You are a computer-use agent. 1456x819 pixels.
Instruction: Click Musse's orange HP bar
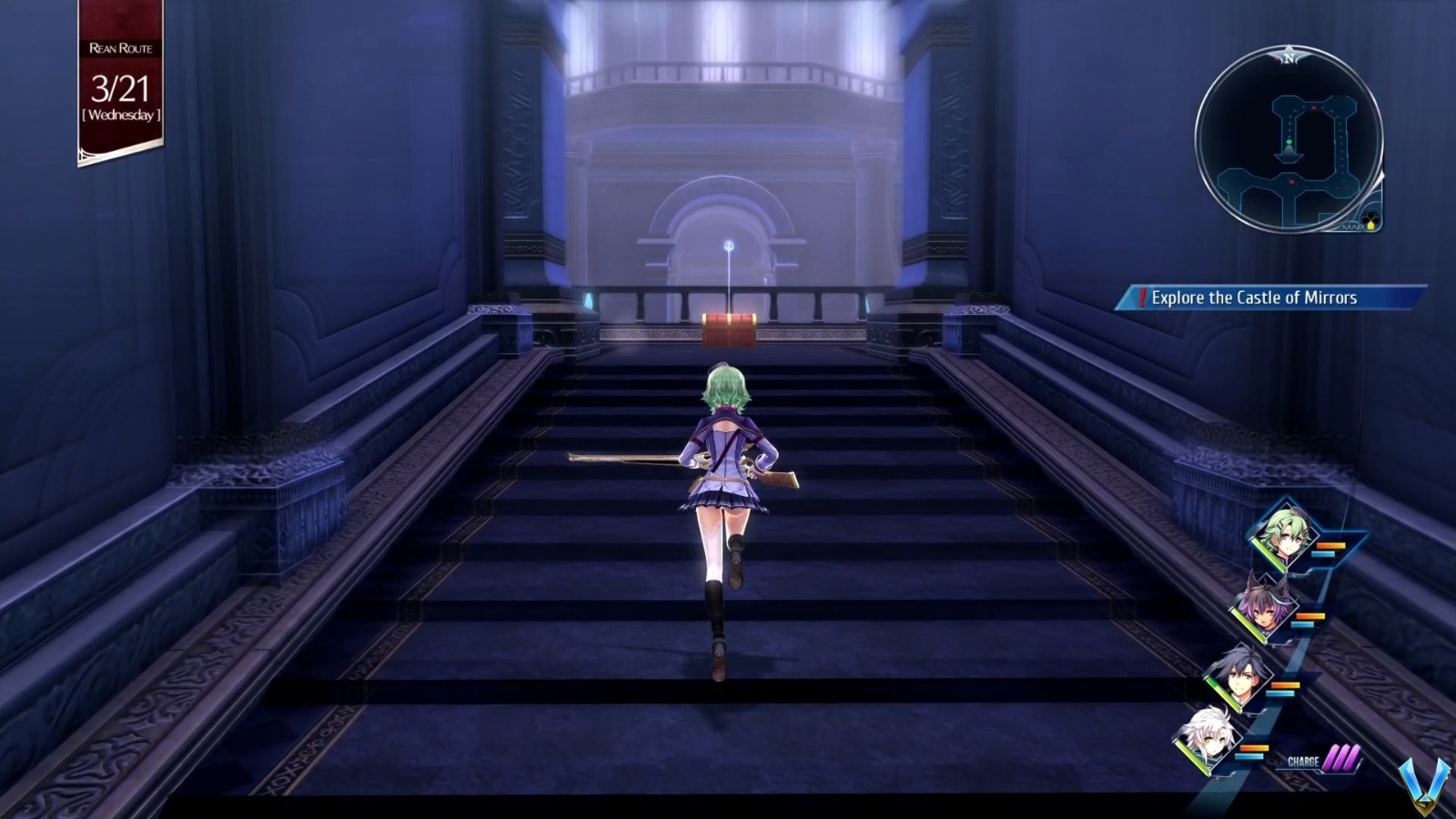pos(1330,545)
